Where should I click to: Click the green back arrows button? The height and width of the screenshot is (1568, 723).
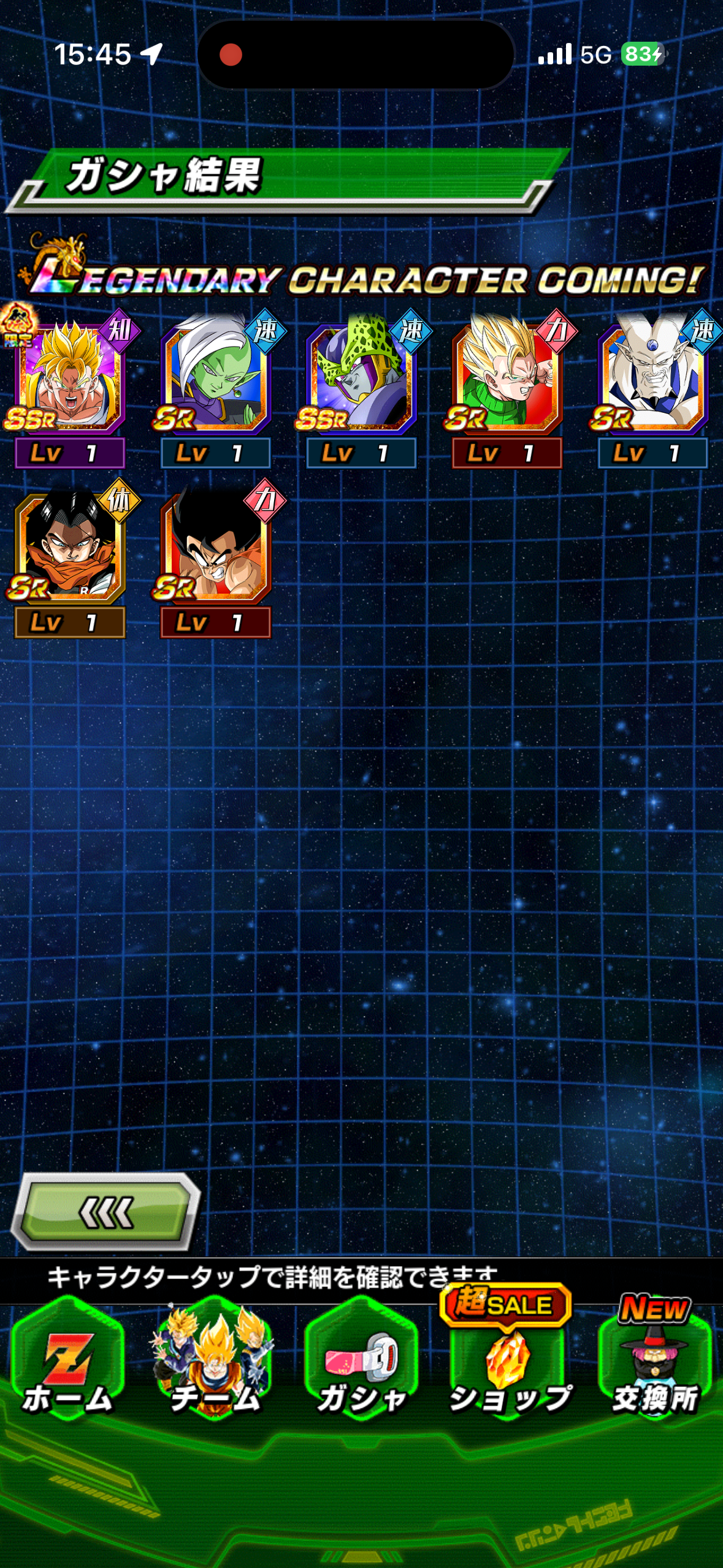click(x=105, y=1212)
